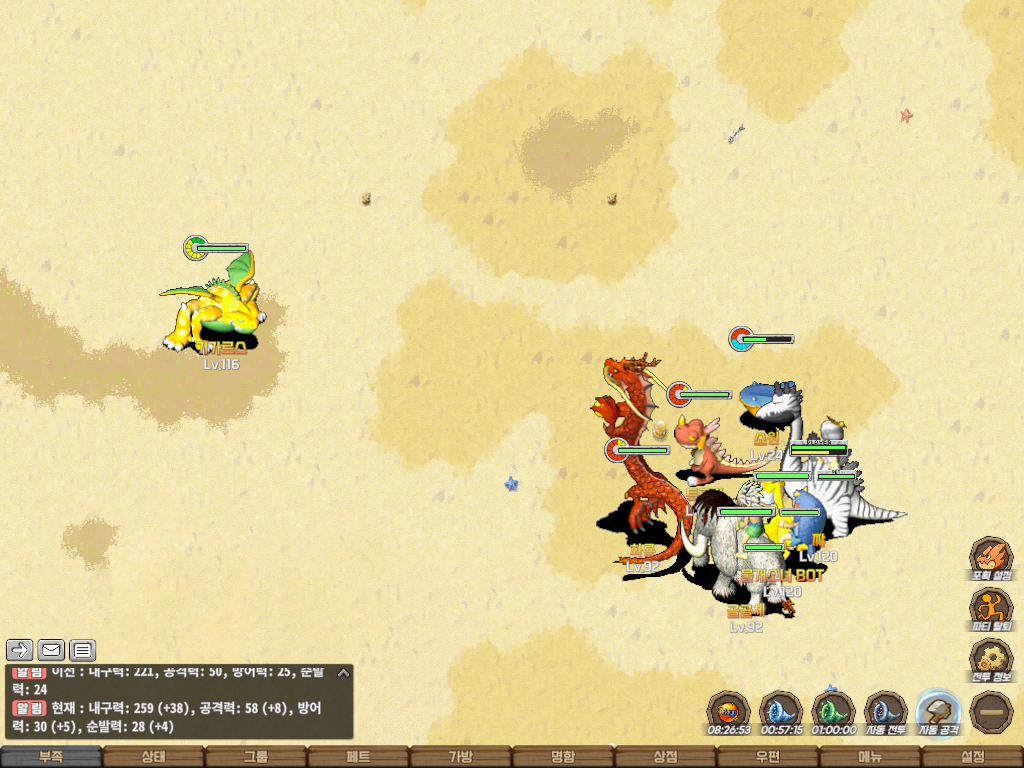
Task: Check the 우편 (Mail) tab
Action: (767, 757)
